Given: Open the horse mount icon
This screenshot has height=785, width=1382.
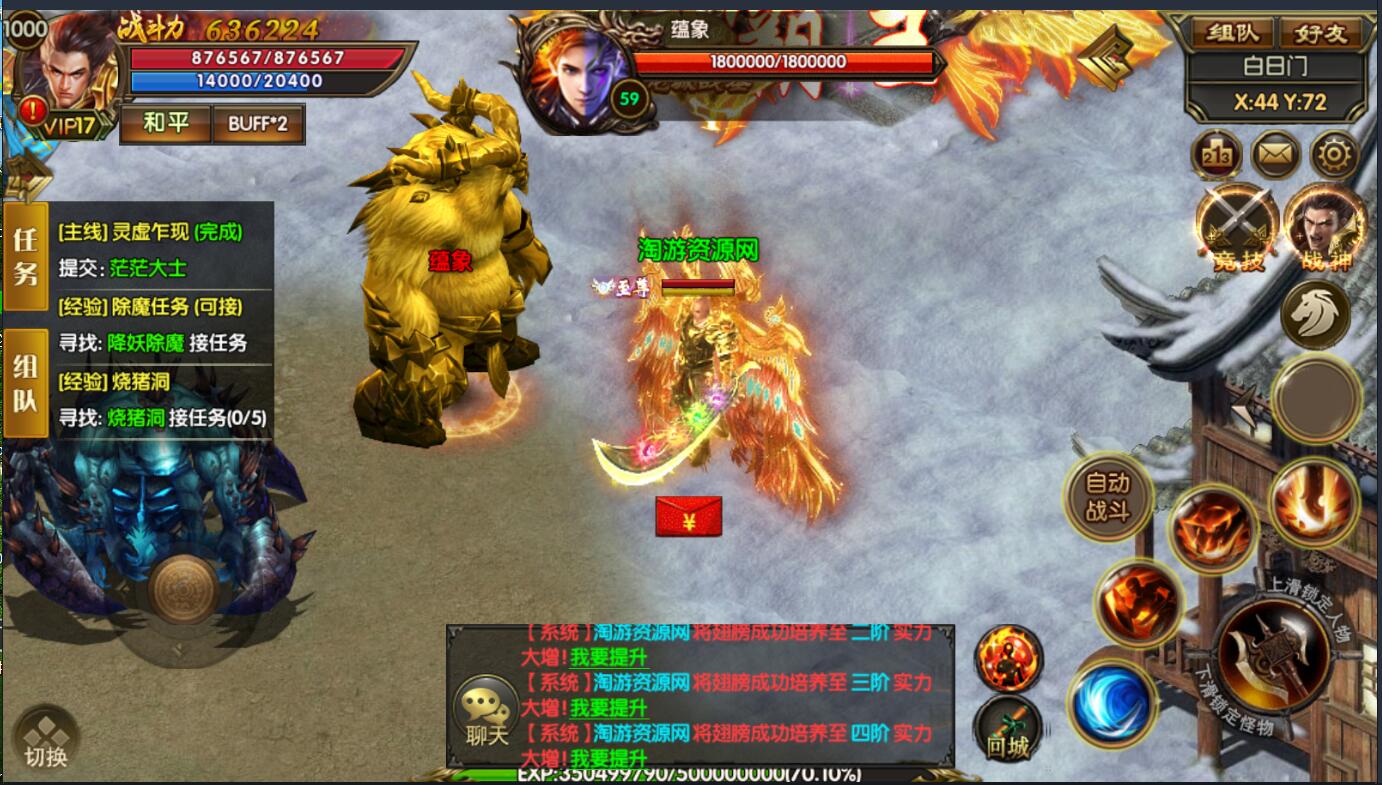Looking at the screenshot, I should point(1316,314).
